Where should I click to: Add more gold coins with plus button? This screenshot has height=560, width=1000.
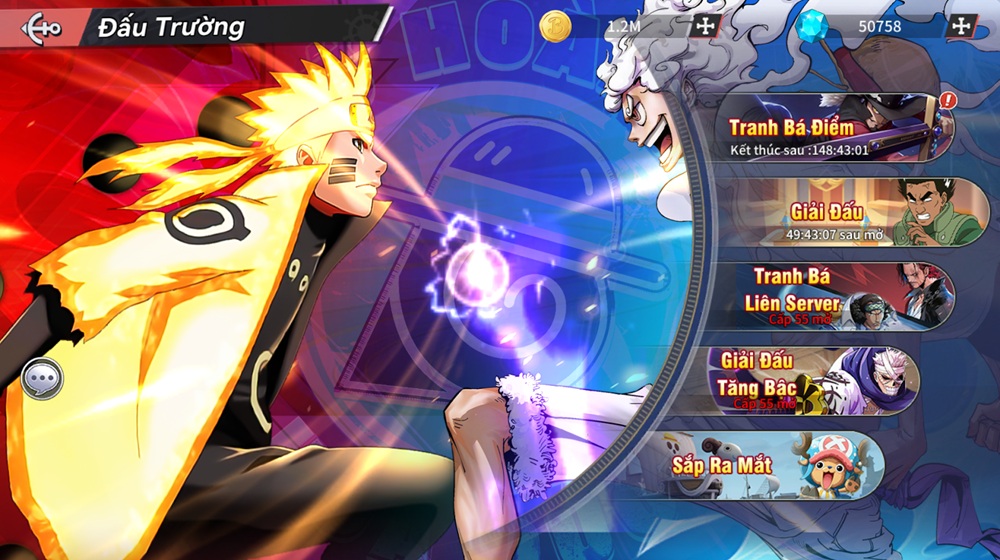705,27
